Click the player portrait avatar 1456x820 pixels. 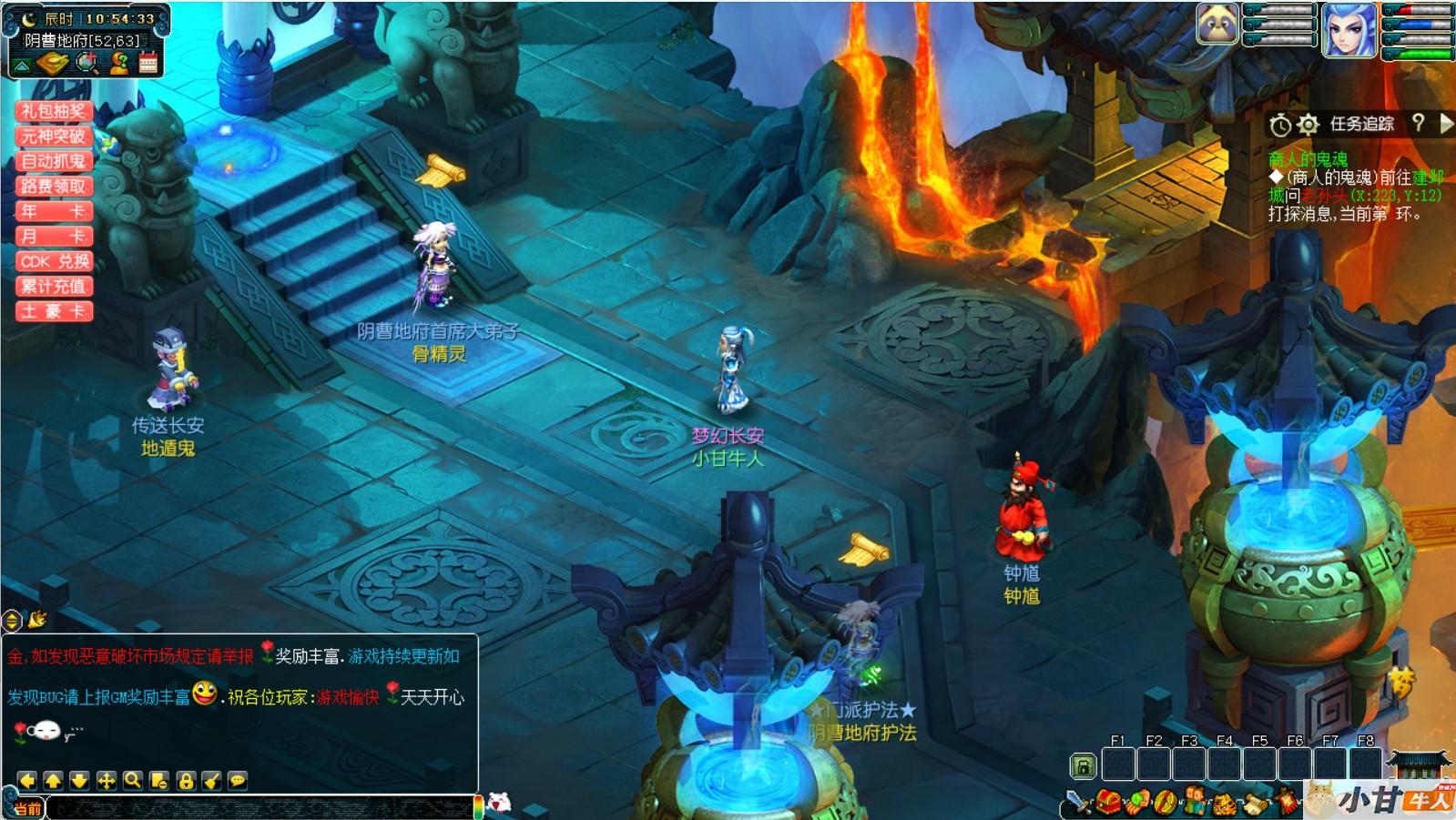pyautogui.click(x=1349, y=30)
